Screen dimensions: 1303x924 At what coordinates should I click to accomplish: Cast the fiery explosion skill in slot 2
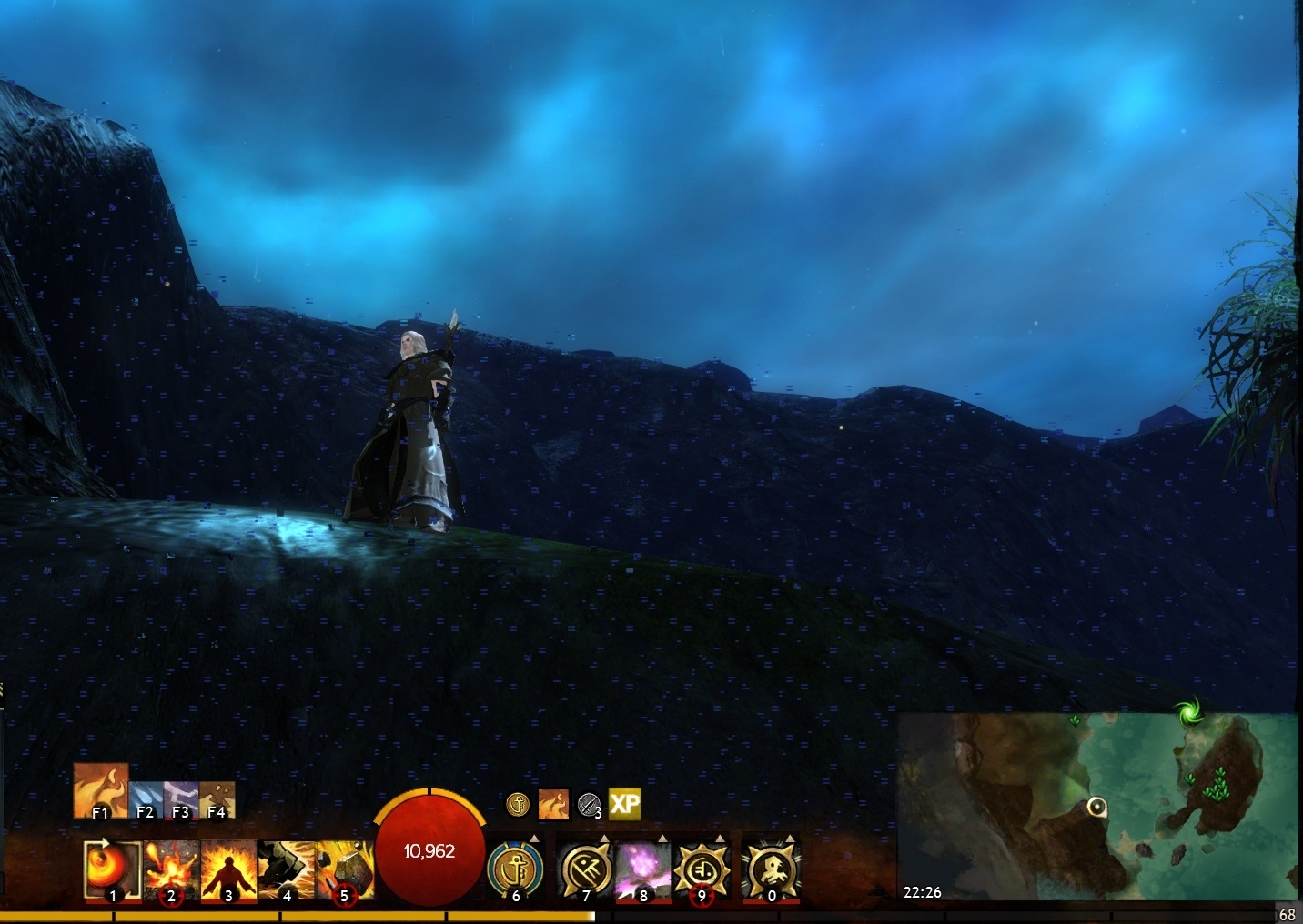click(171, 869)
